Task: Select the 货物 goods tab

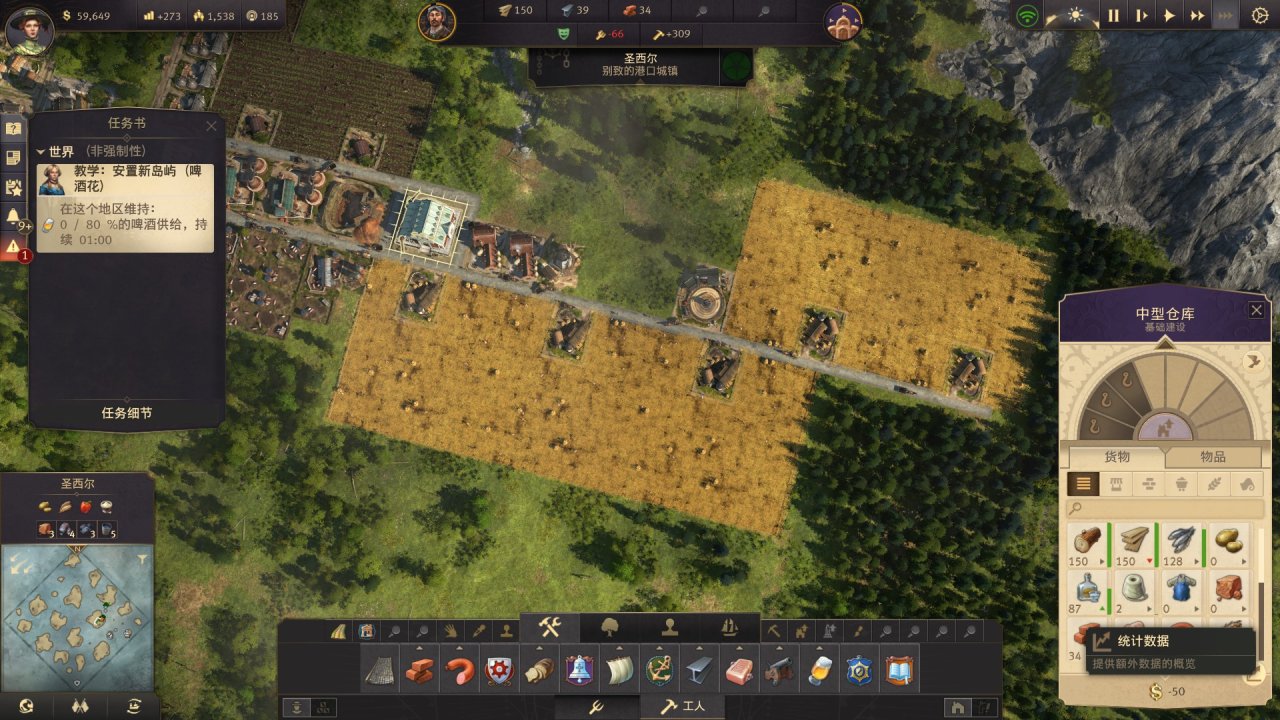Action: tap(1116, 456)
